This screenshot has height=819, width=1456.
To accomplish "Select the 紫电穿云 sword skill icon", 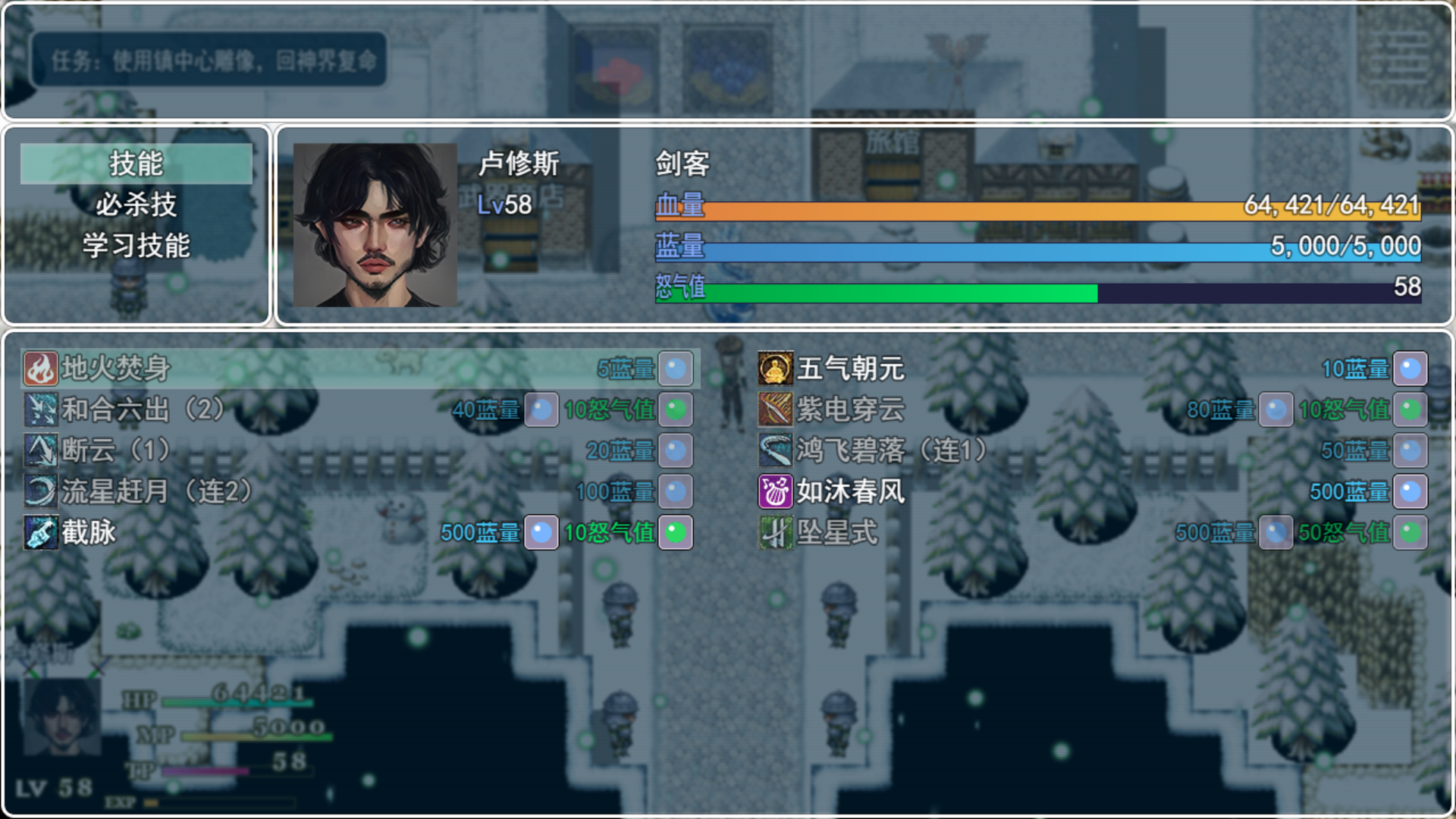I will [775, 410].
